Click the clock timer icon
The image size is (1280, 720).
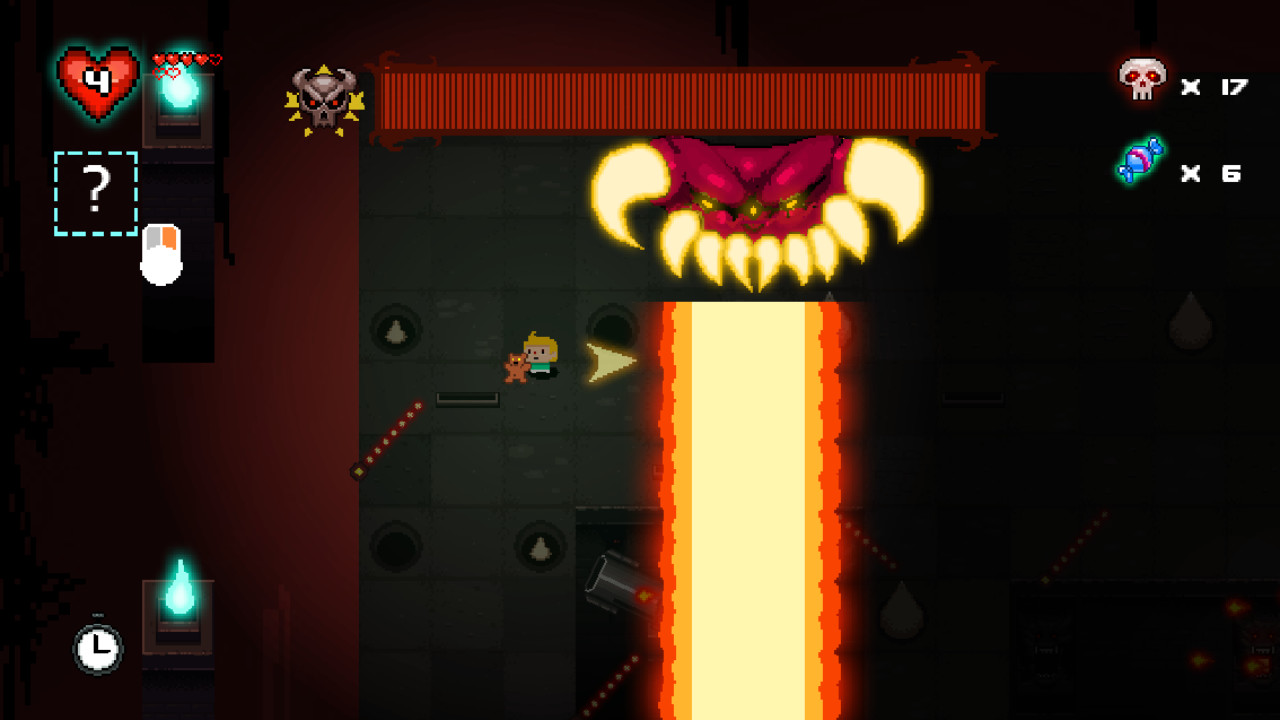coord(97,648)
